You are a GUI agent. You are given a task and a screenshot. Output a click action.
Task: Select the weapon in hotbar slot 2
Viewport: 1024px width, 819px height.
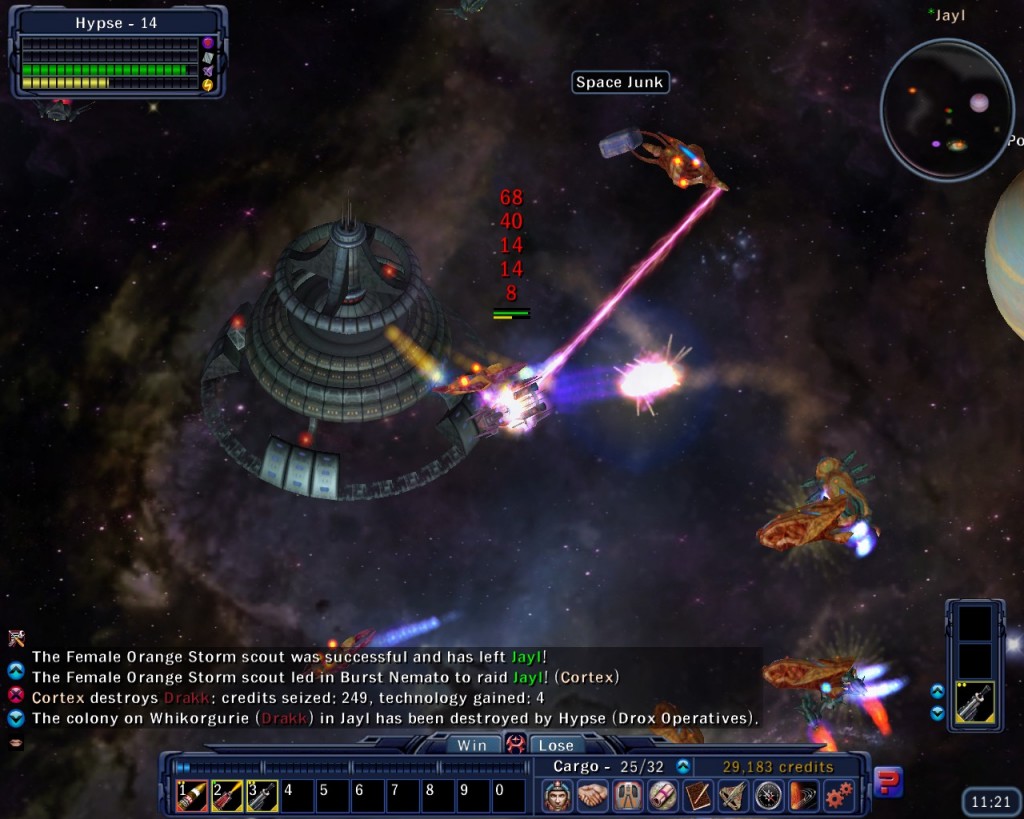pyautogui.click(x=227, y=796)
